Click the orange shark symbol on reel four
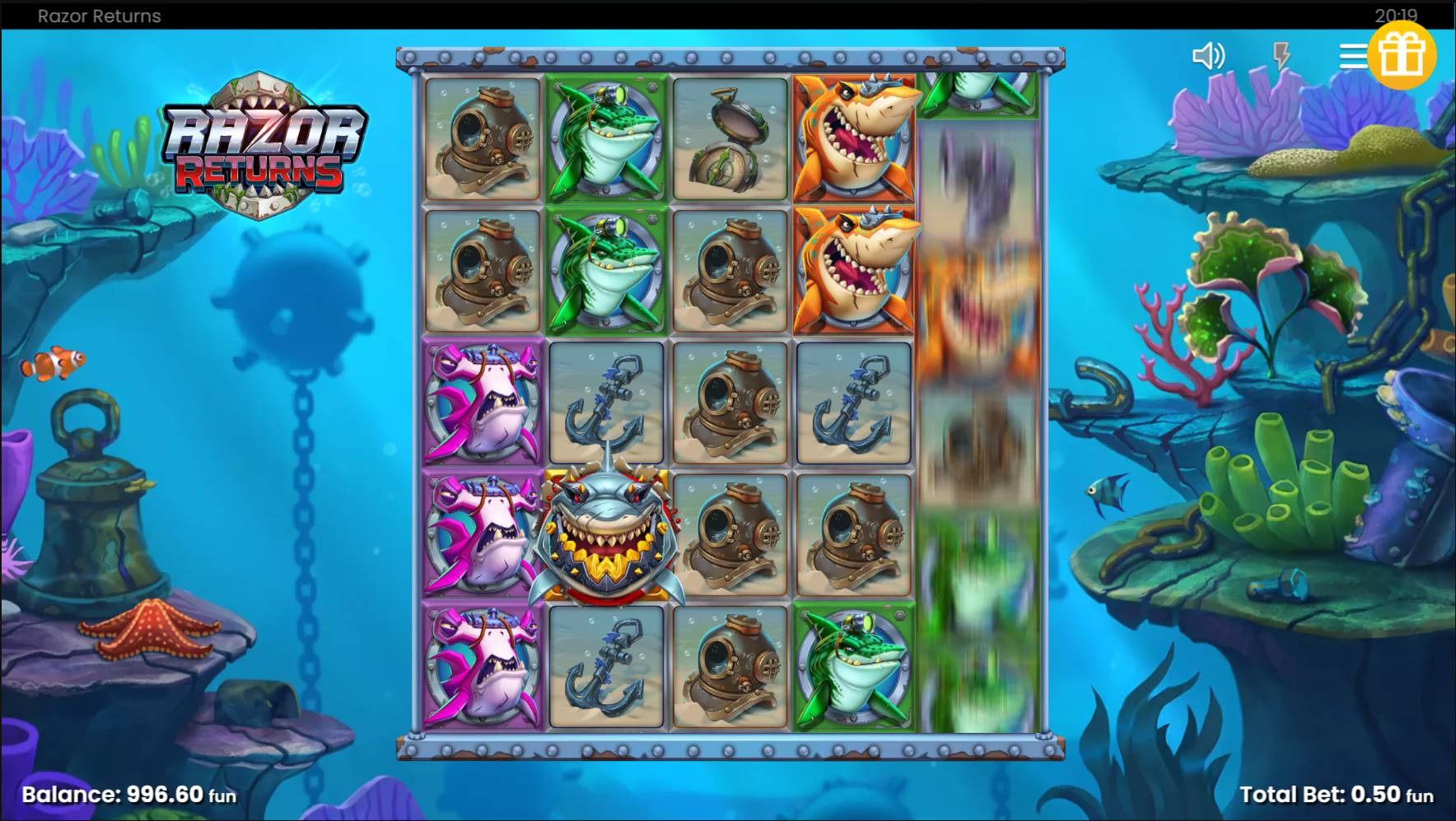The image size is (1456, 821). click(852, 140)
